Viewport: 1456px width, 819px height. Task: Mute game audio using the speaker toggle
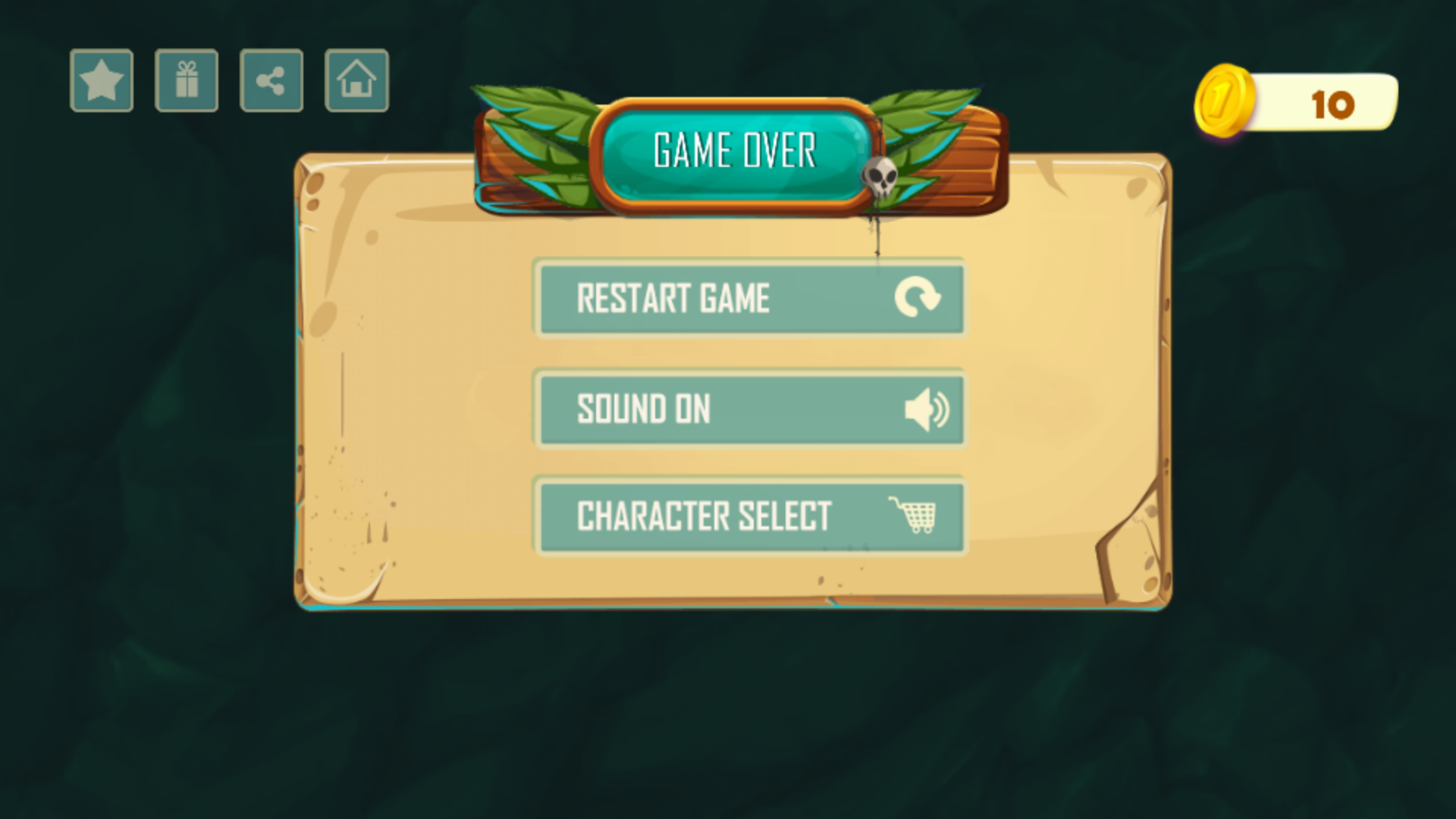point(927,410)
